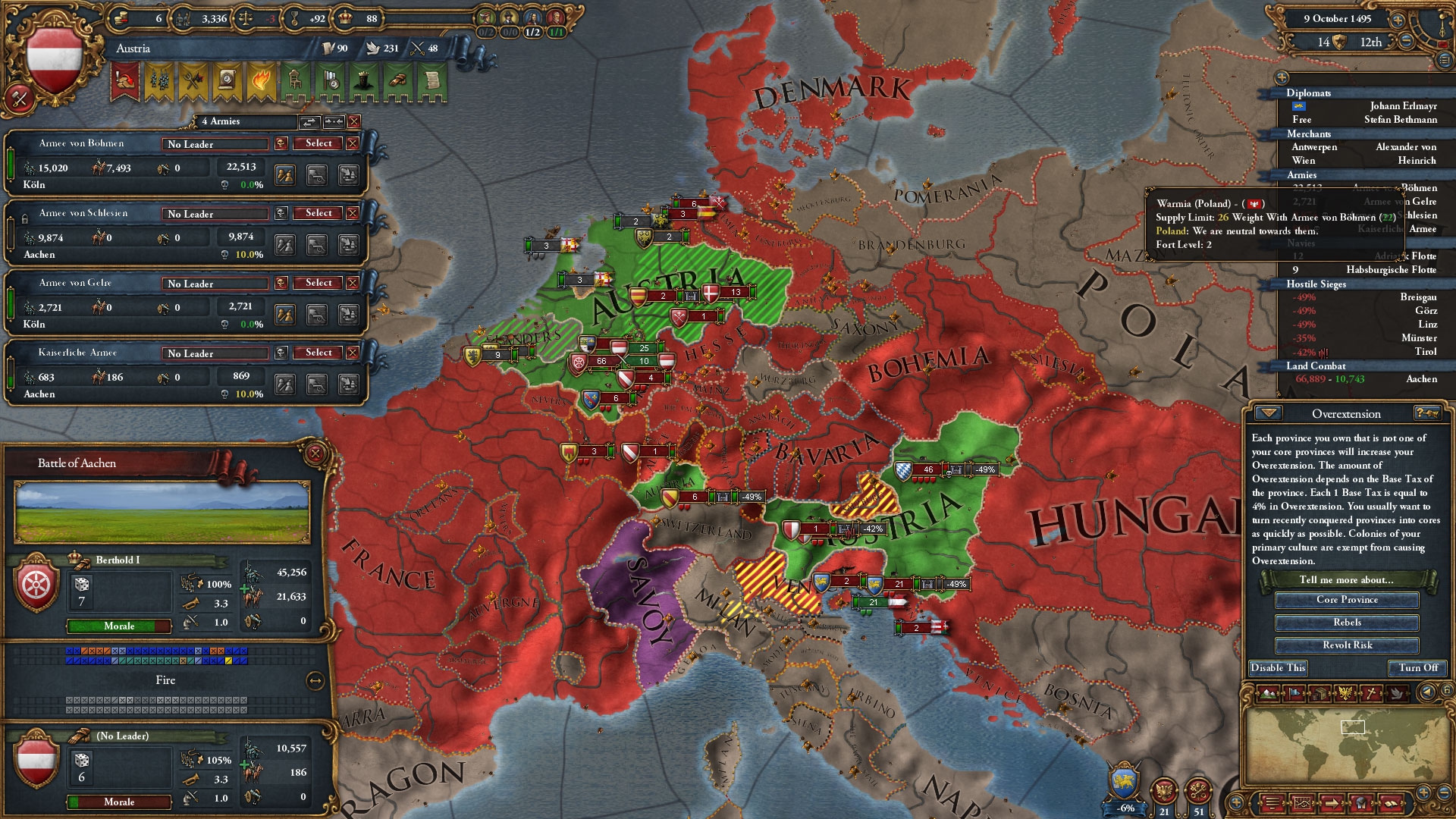The height and width of the screenshot is (819, 1456).
Task: Disable this Overextension hint
Action: pyautogui.click(x=1278, y=668)
